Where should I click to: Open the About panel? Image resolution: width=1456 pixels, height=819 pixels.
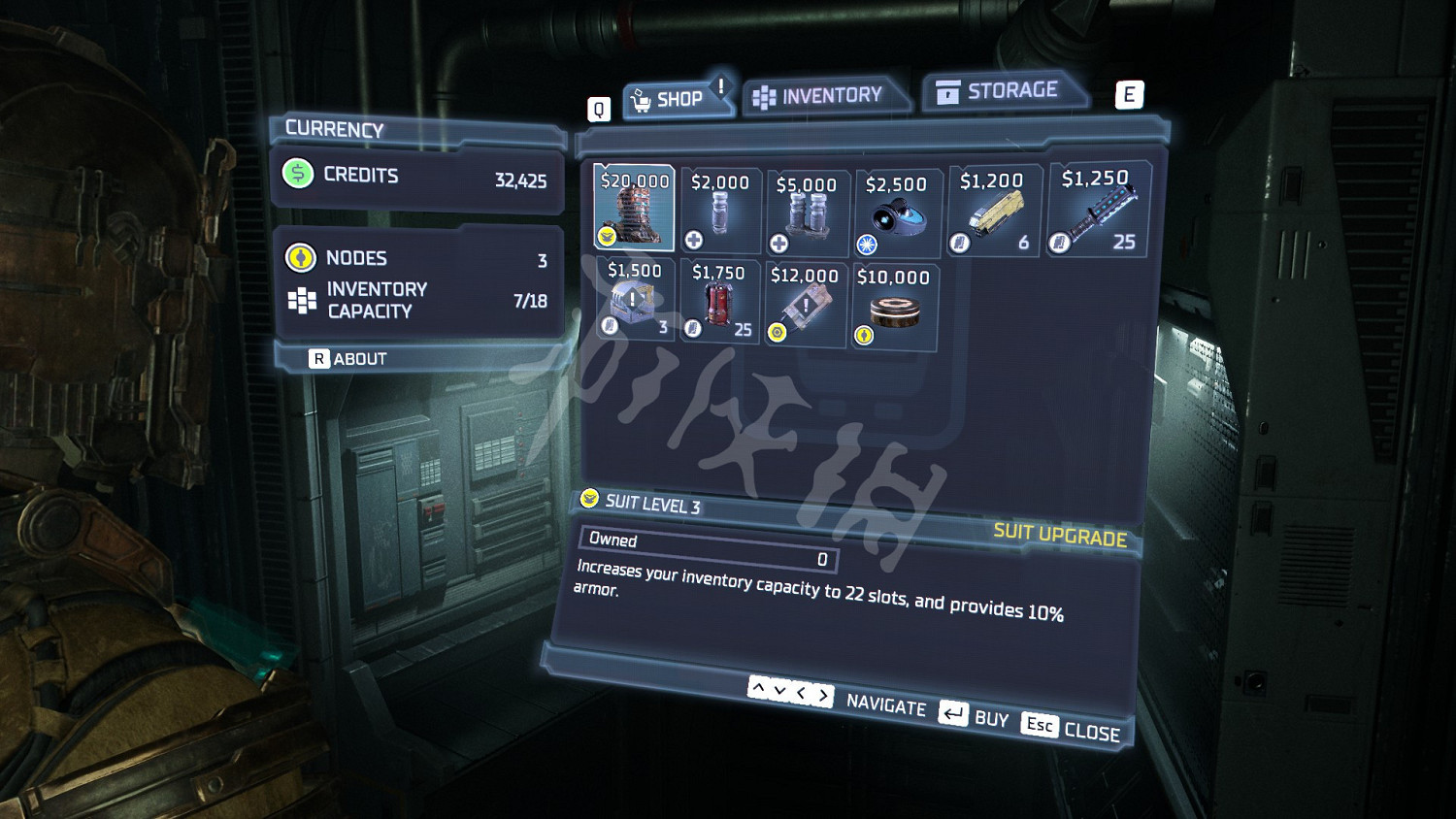[x=348, y=359]
